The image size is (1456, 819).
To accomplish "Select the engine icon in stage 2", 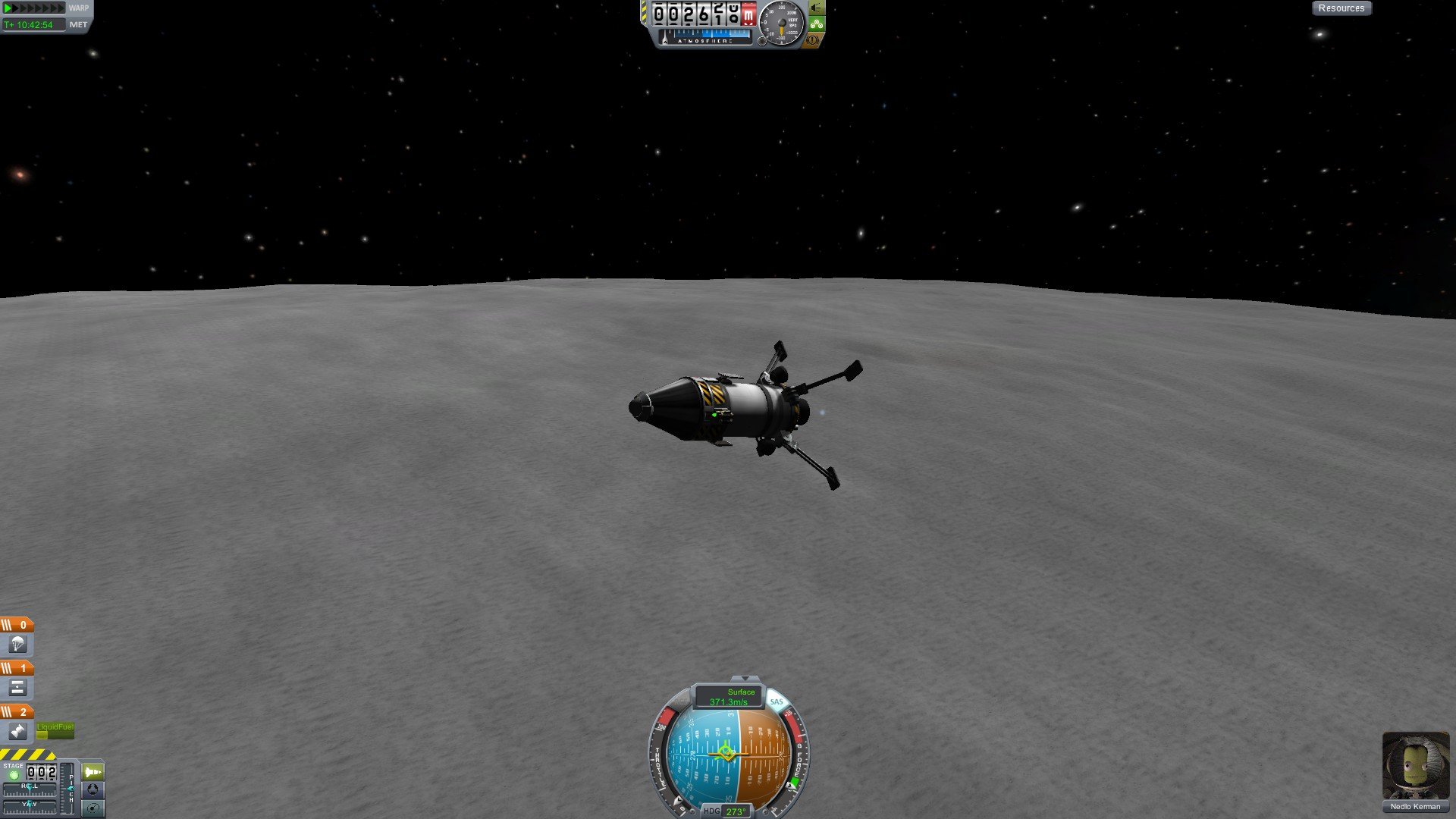I will tap(17, 731).
